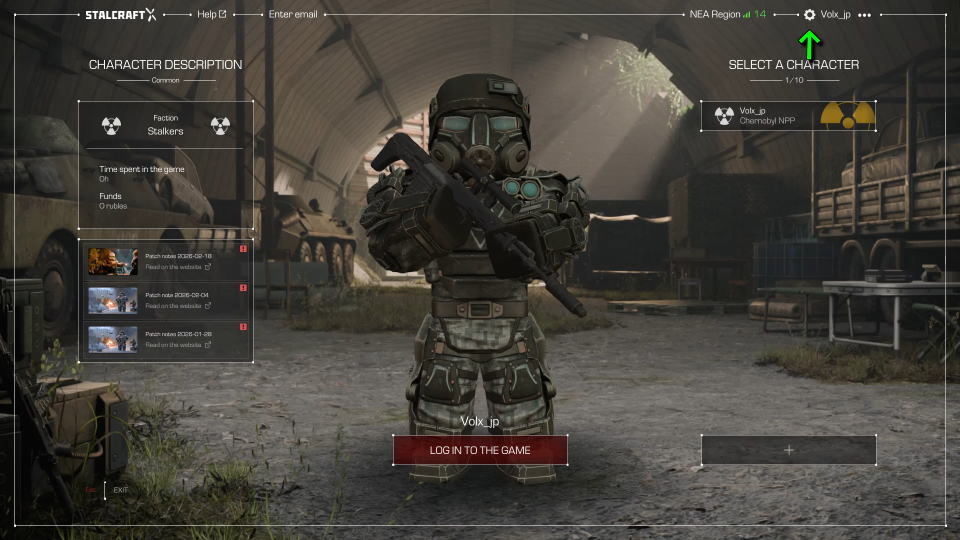This screenshot has height=540, width=960.
Task: Open the Help link
Action: click(211, 15)
